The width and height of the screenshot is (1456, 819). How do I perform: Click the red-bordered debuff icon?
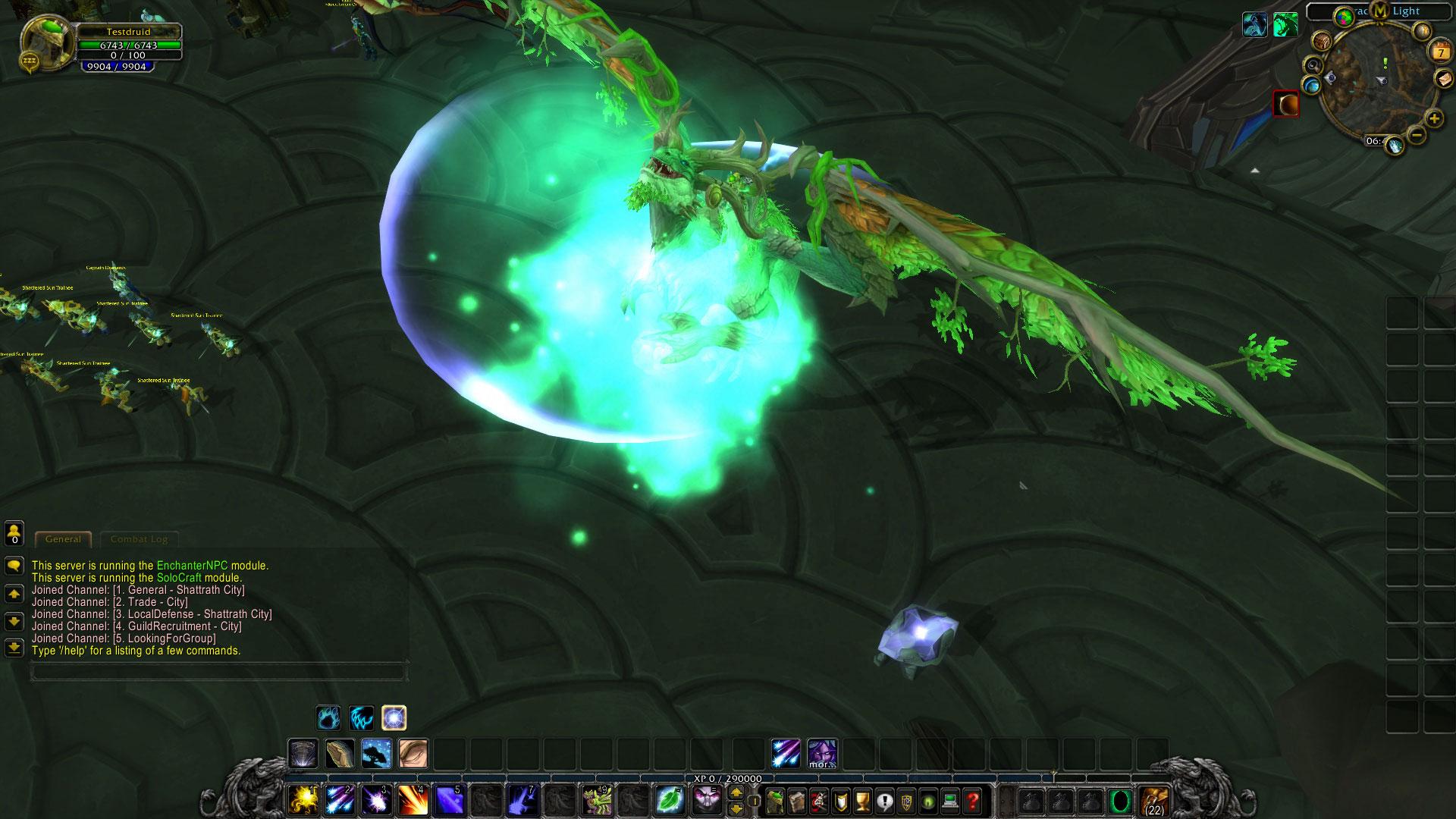(x=1285, y=104)
